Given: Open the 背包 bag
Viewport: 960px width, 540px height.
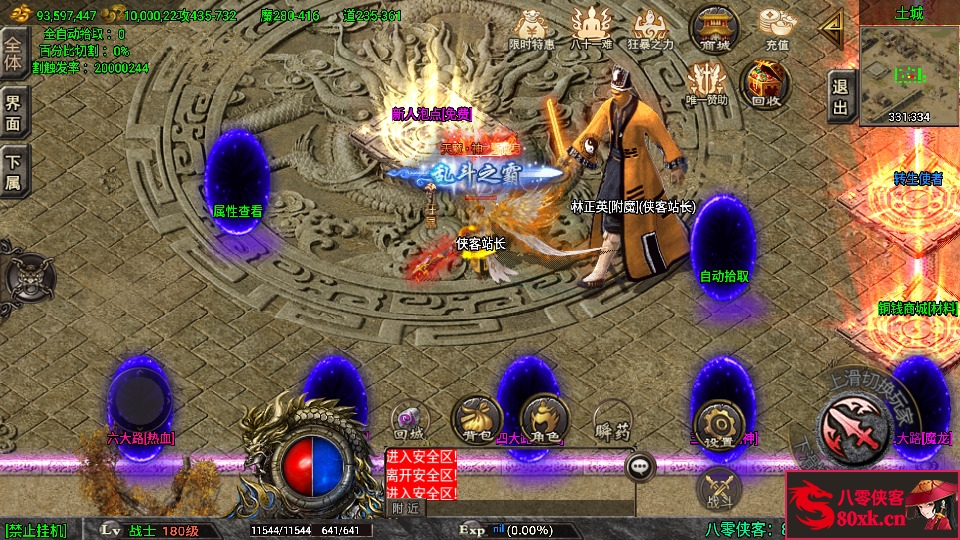Looking at the screenshot, I should pyautogui.click(x=476, y=419).
